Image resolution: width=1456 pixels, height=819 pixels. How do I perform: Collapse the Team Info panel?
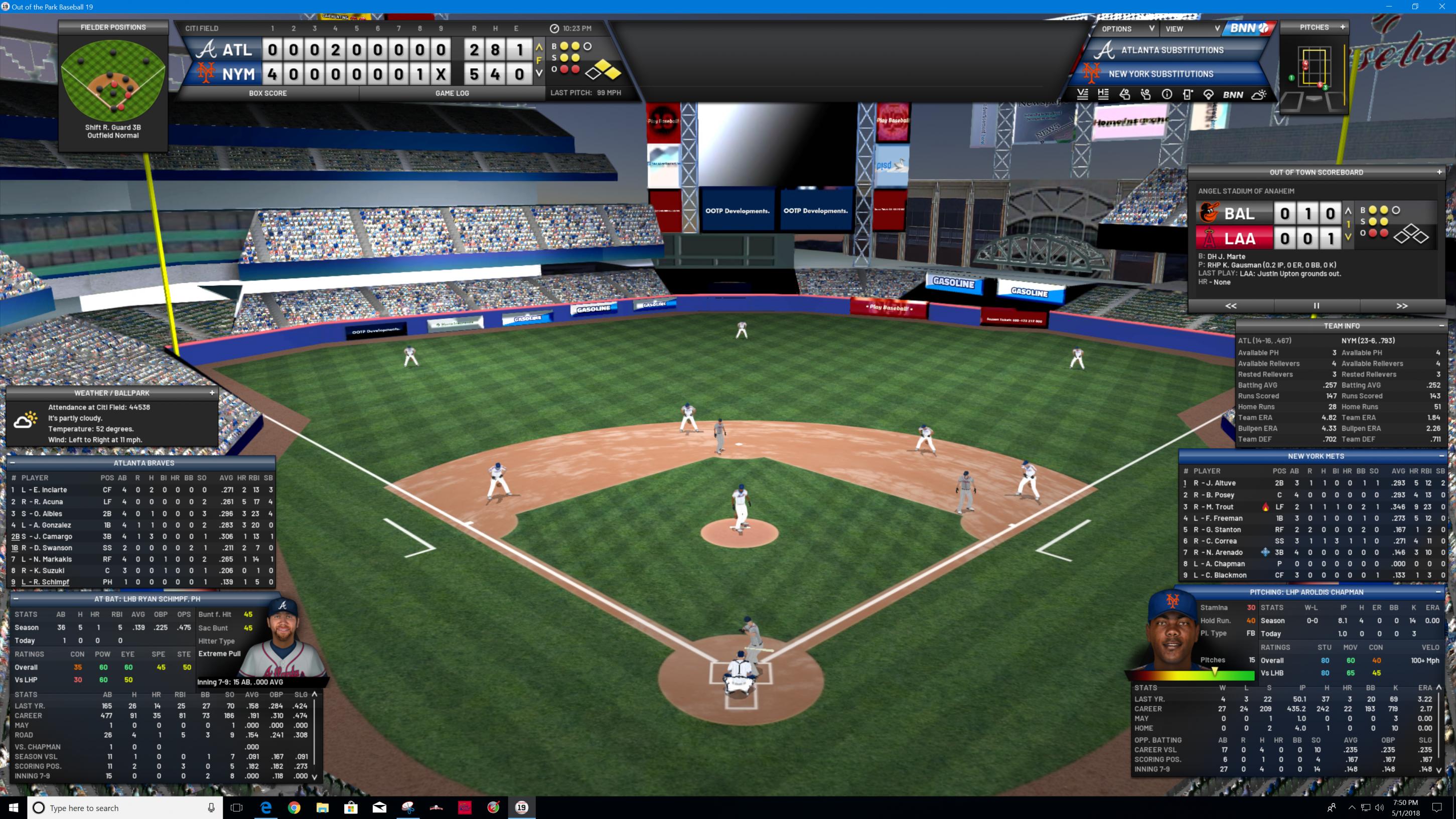point(1441,326)
